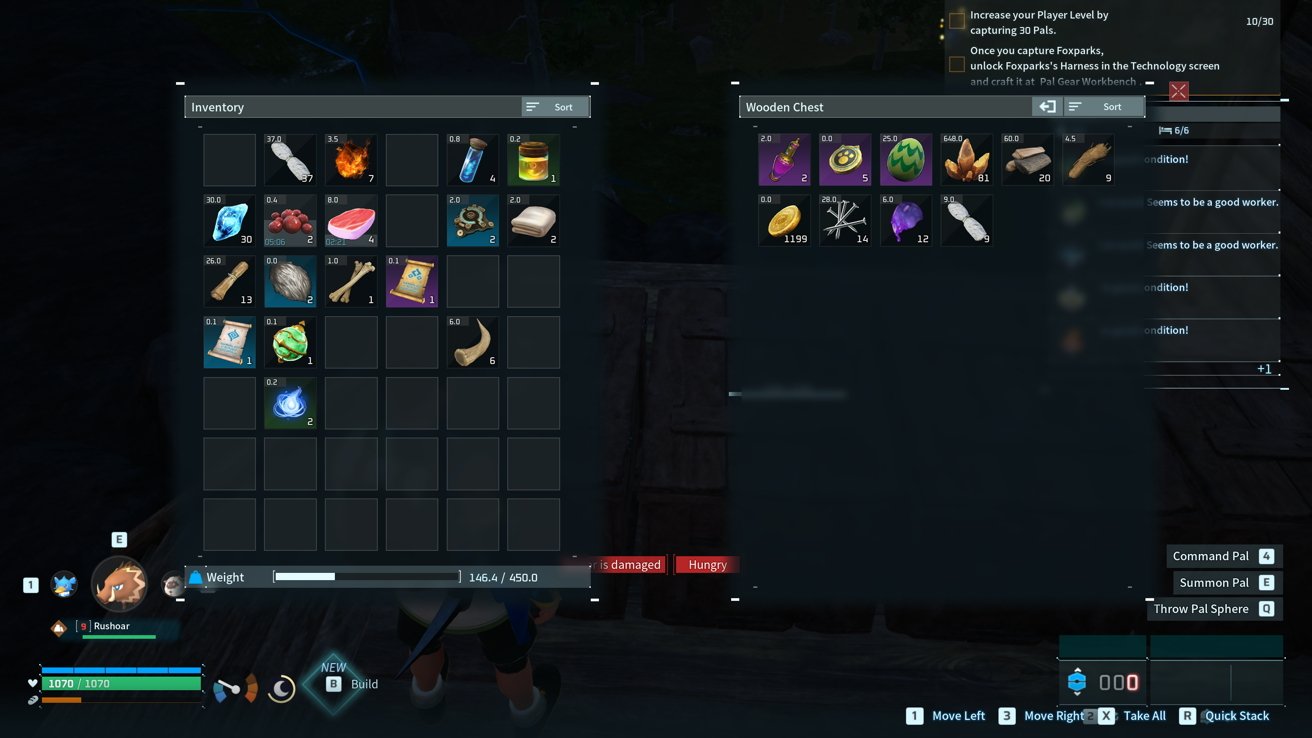Viewport: 1312px width, 738px height.
Task: Select the nails stack in chest
Action: [845, 220]
